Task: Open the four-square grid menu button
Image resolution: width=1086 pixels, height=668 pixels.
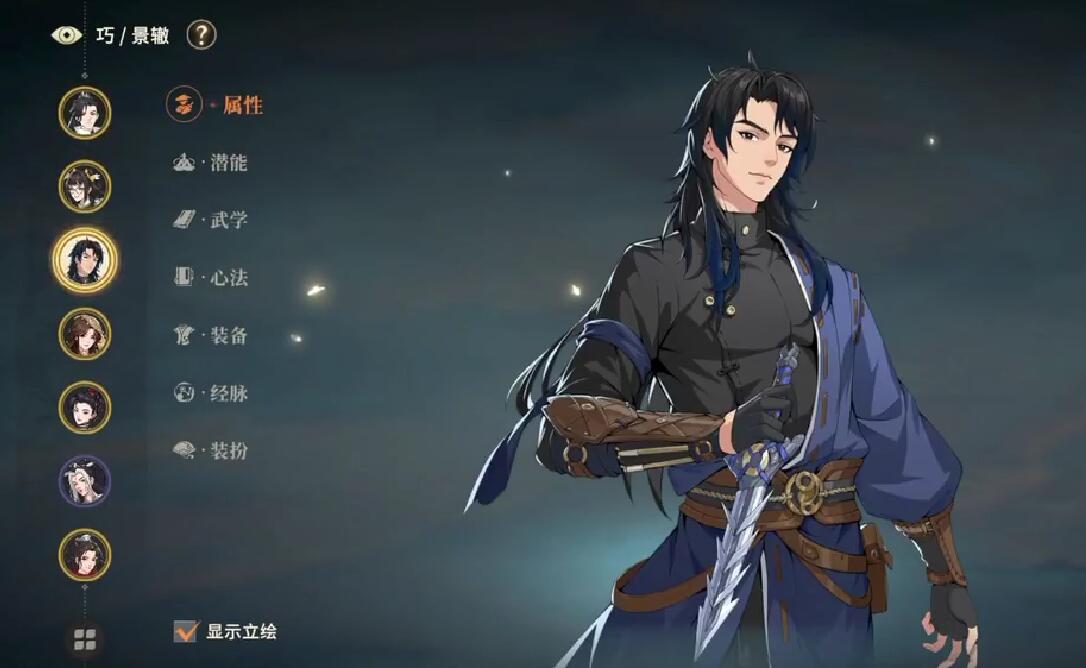Action: tap(85, 639)
